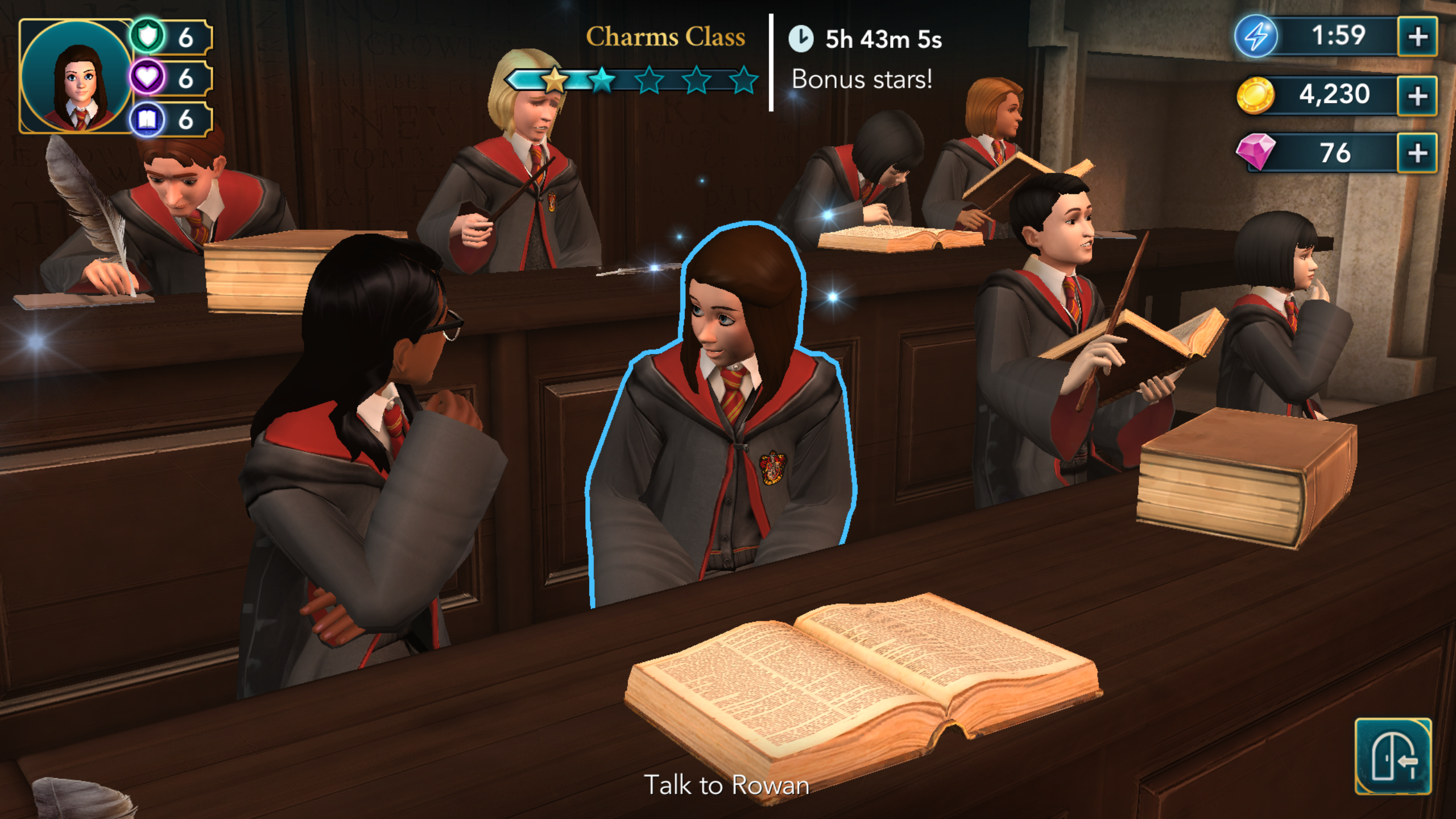Viewport: 1456px width, 819px height.
Task: Select the blue book Knowledge attribute
Action: 148,119
